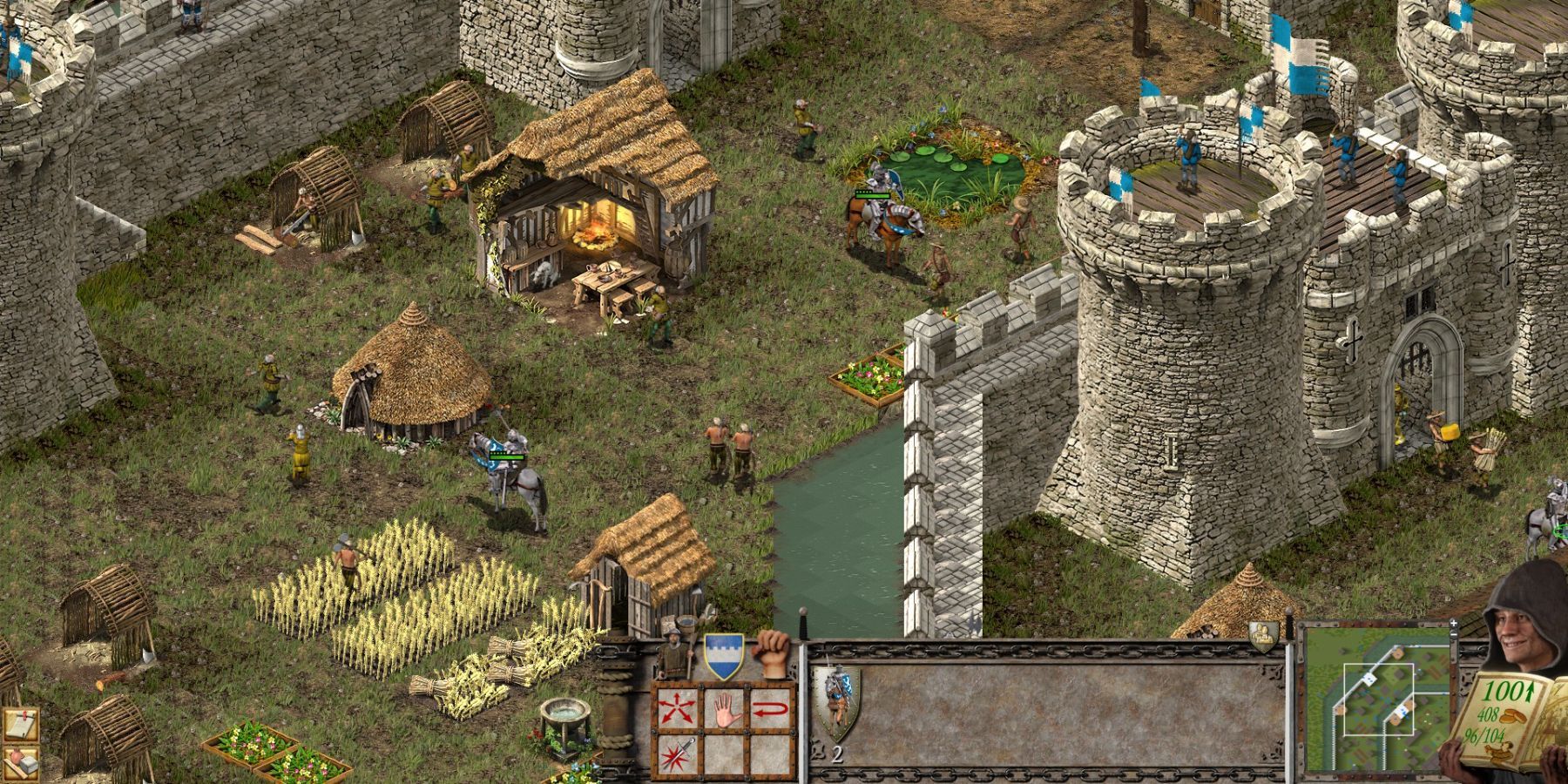This screenshot has width=1568, height=784.
Task: Order troops to disperse with red arrows icon
Action: [x=677, y=708]
